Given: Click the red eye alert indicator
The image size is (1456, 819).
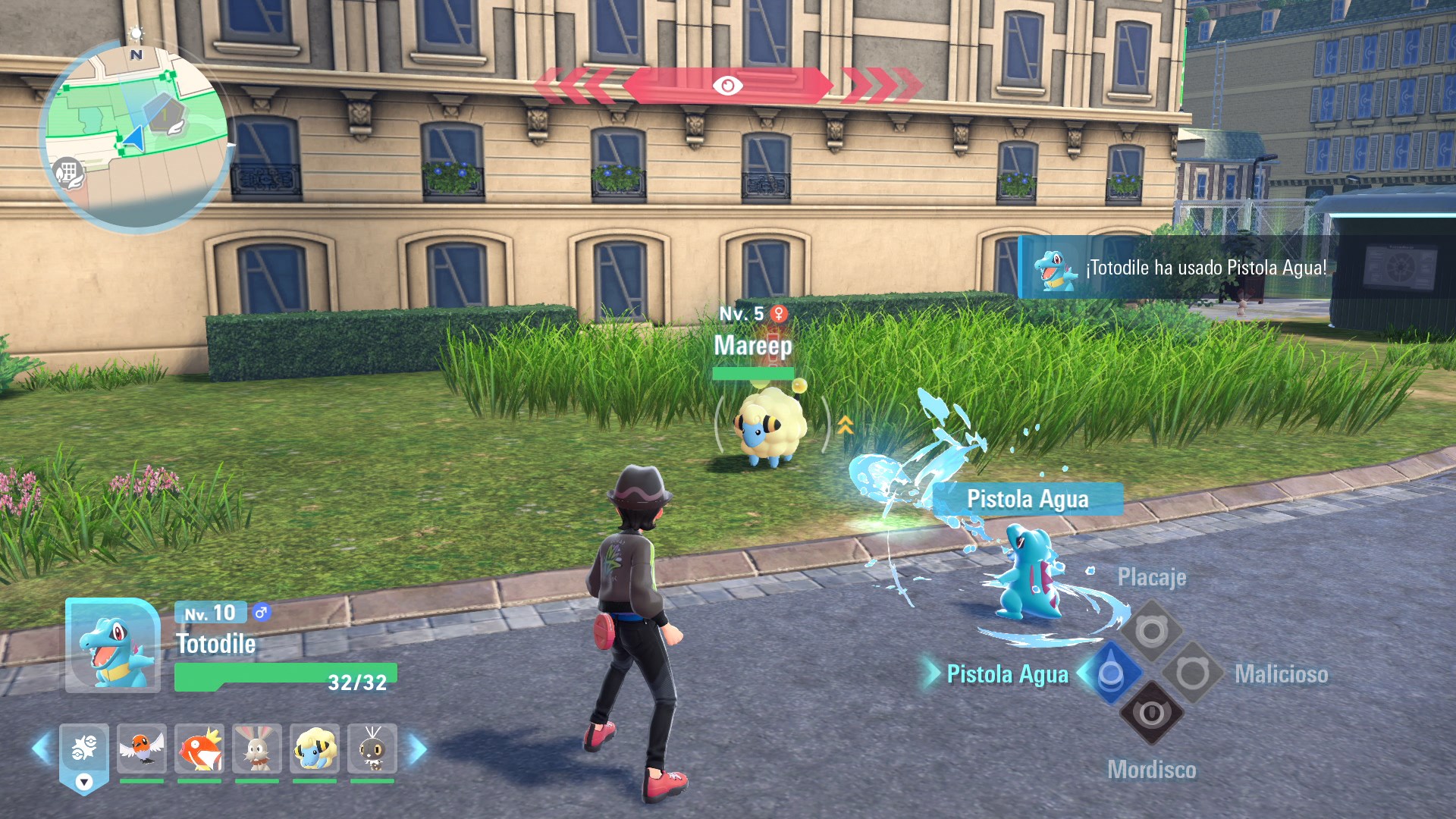Looking at the screenshot, I should click(x=727, y=86).
